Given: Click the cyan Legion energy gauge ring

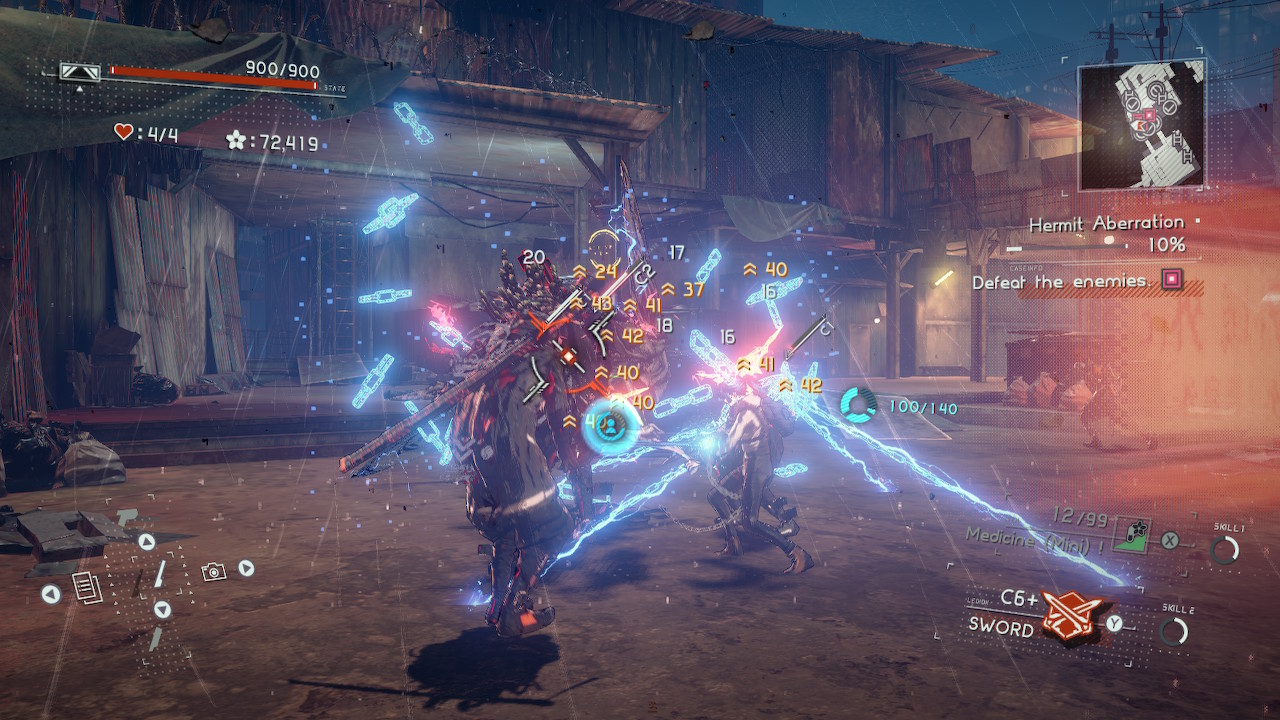Looking at the screenshot, I should [x=858, y=405].
